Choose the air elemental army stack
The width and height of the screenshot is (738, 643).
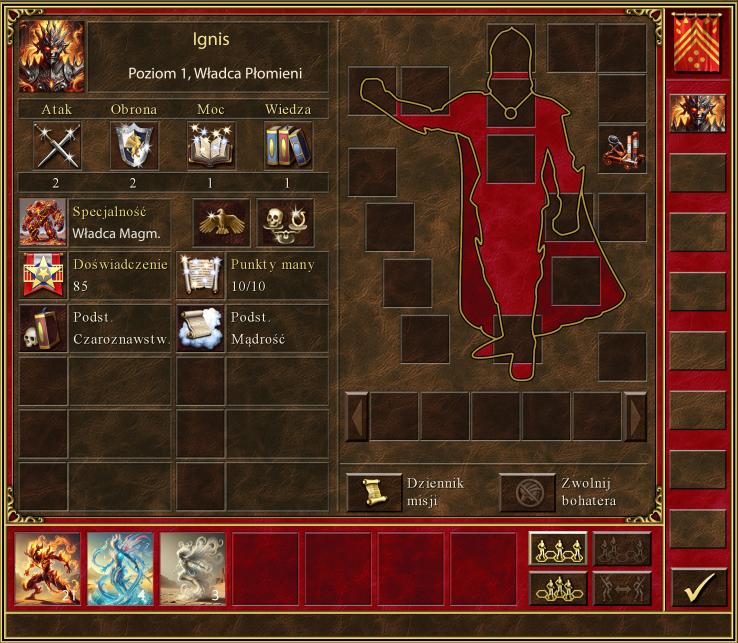point(192,569)
